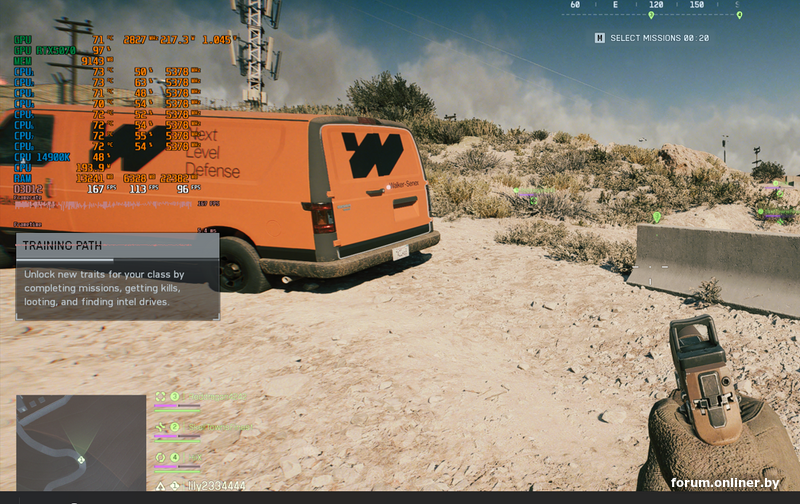
Task: Select the Training Path tip panel
Action: (x=117, y=277)
